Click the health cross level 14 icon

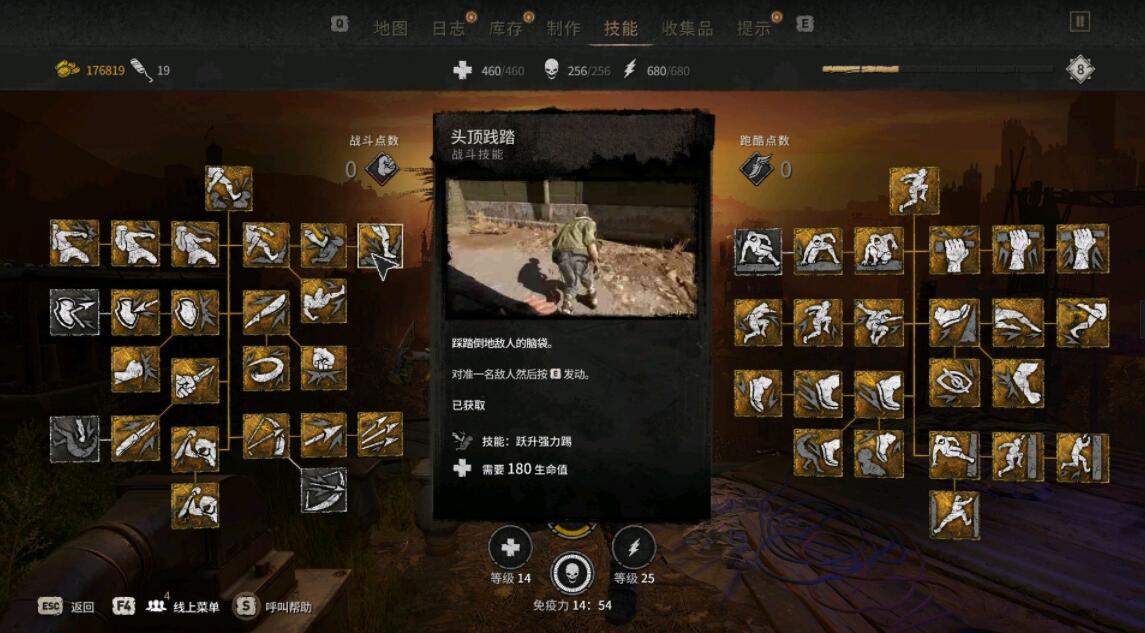click(x=510, y=548)
